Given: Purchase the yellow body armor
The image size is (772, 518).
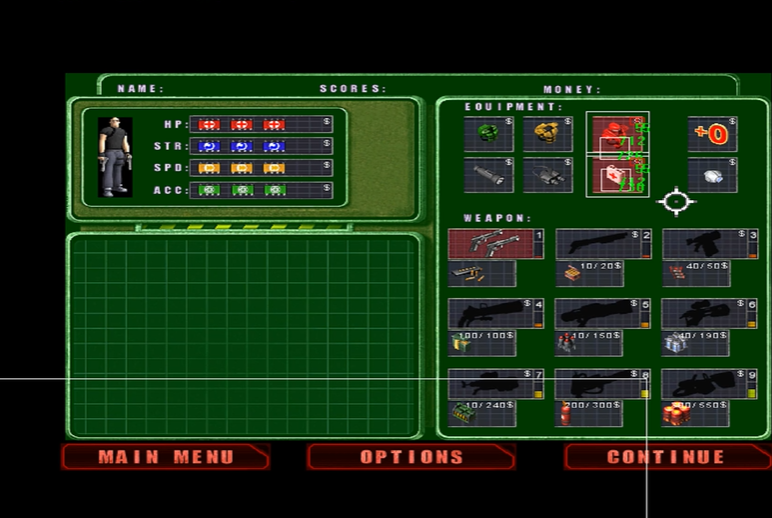Looking at the screenshot, I should tap(547, 134).
